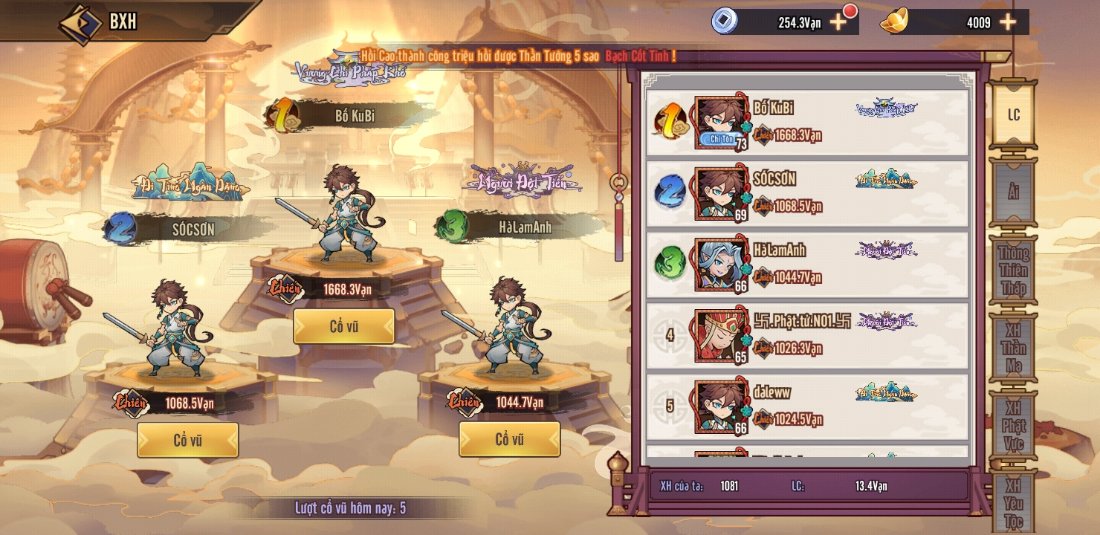
Task: Select rank 1 row Bố KuBi
Action: point(808,123)
